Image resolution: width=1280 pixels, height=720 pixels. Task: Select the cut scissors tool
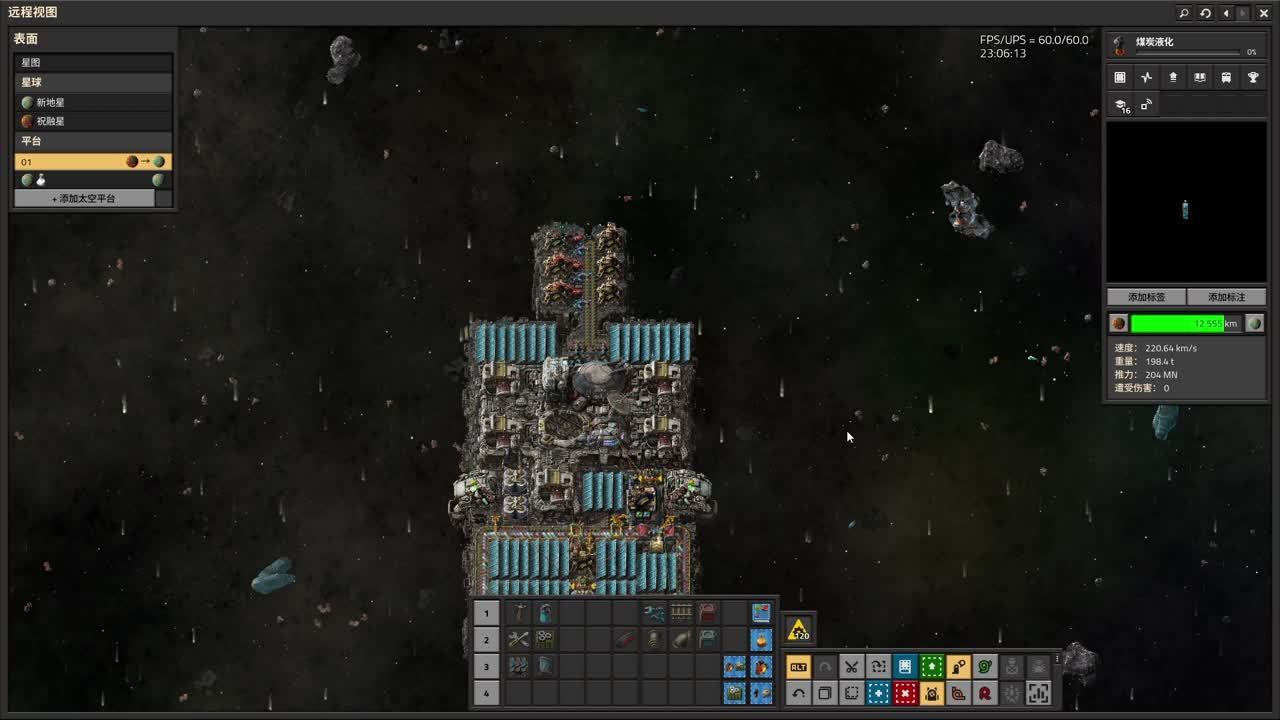(x=851, y=667)
